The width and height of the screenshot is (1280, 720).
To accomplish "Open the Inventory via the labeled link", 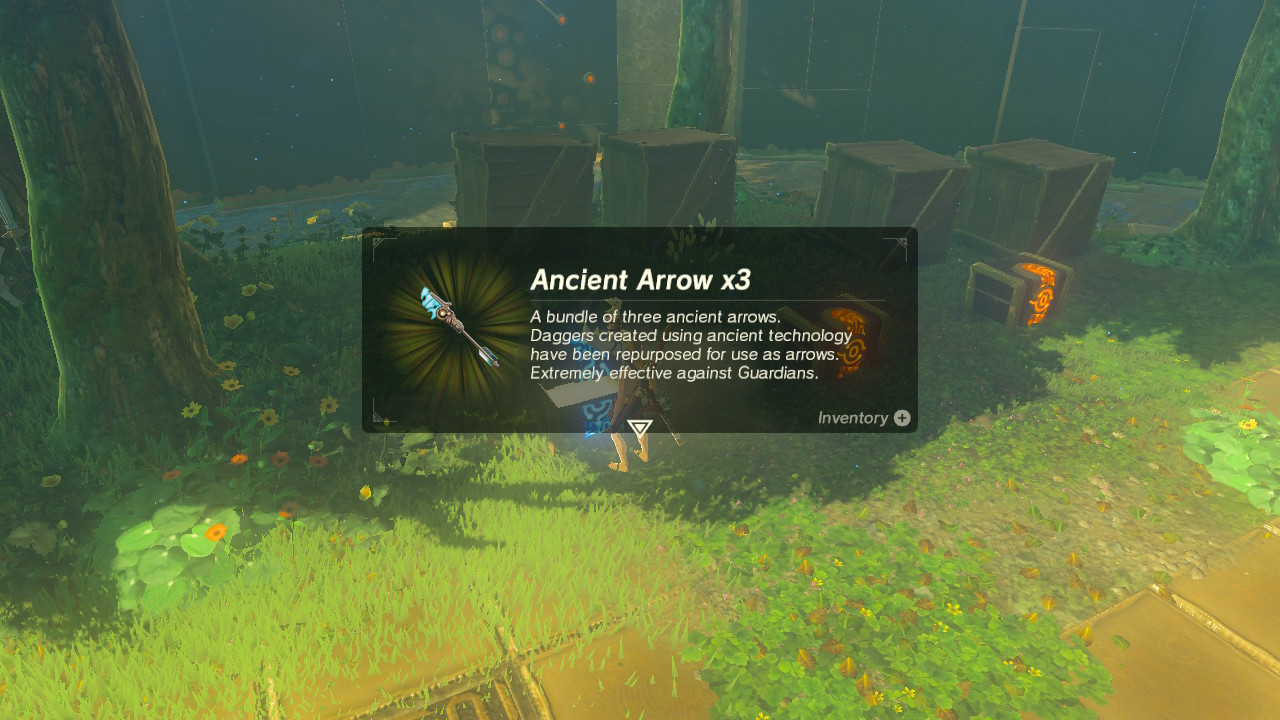I will click(853, 418).
